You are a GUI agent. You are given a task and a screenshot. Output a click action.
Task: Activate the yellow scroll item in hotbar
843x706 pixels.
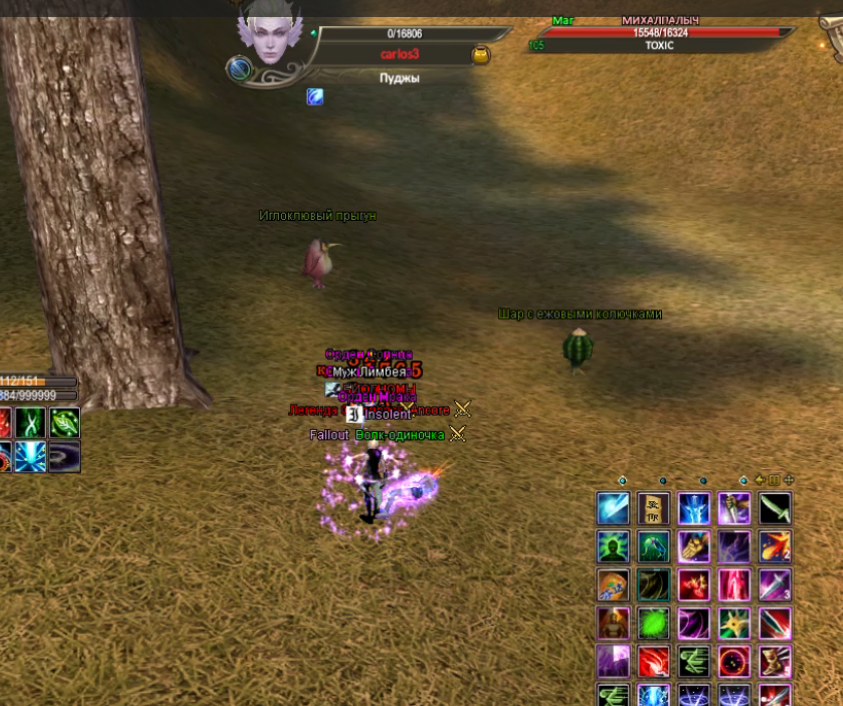653,508
